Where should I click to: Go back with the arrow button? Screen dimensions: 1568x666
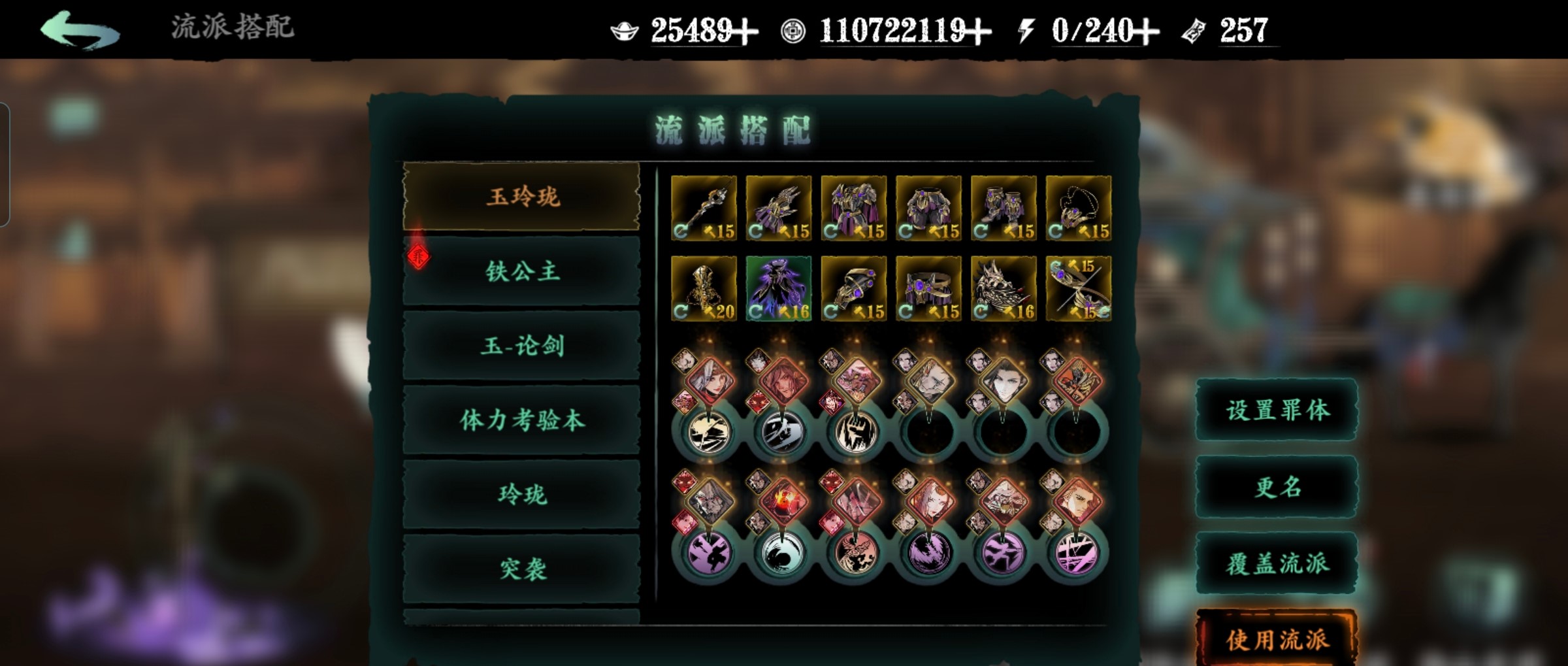[x=80, y=30]
